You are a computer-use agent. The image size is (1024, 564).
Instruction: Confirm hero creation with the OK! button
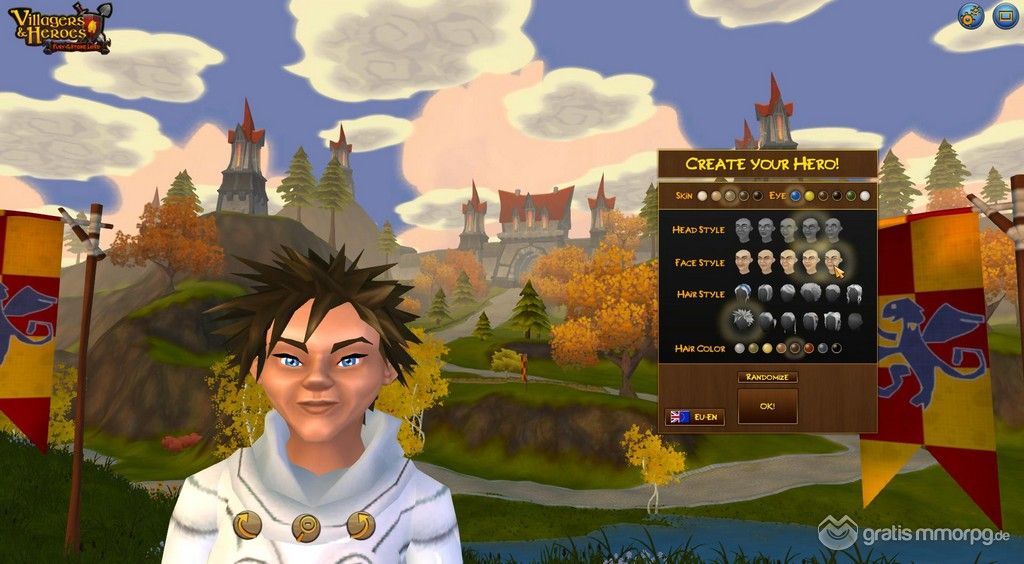point(767,406)
